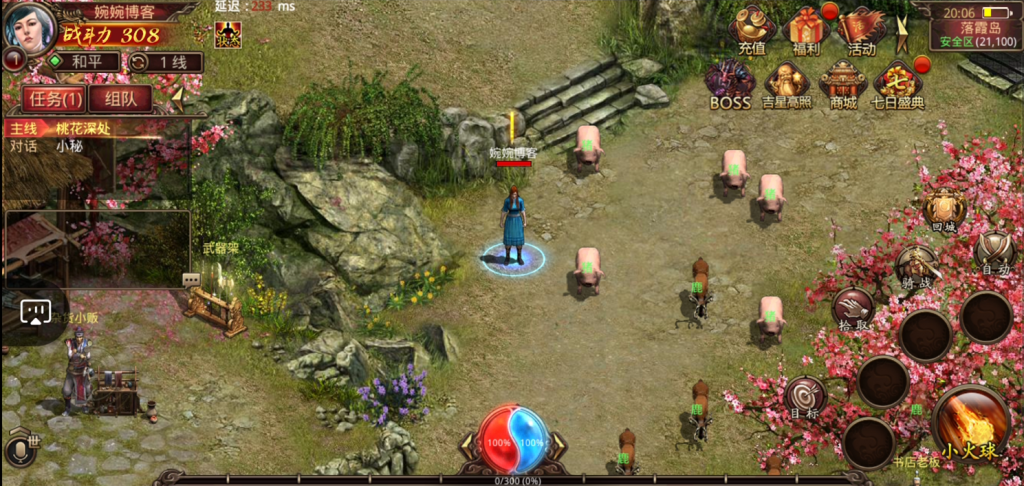Open the 商城 shop
The height and width of the screenshot is (486, 1024).
(x=842, y=83)
